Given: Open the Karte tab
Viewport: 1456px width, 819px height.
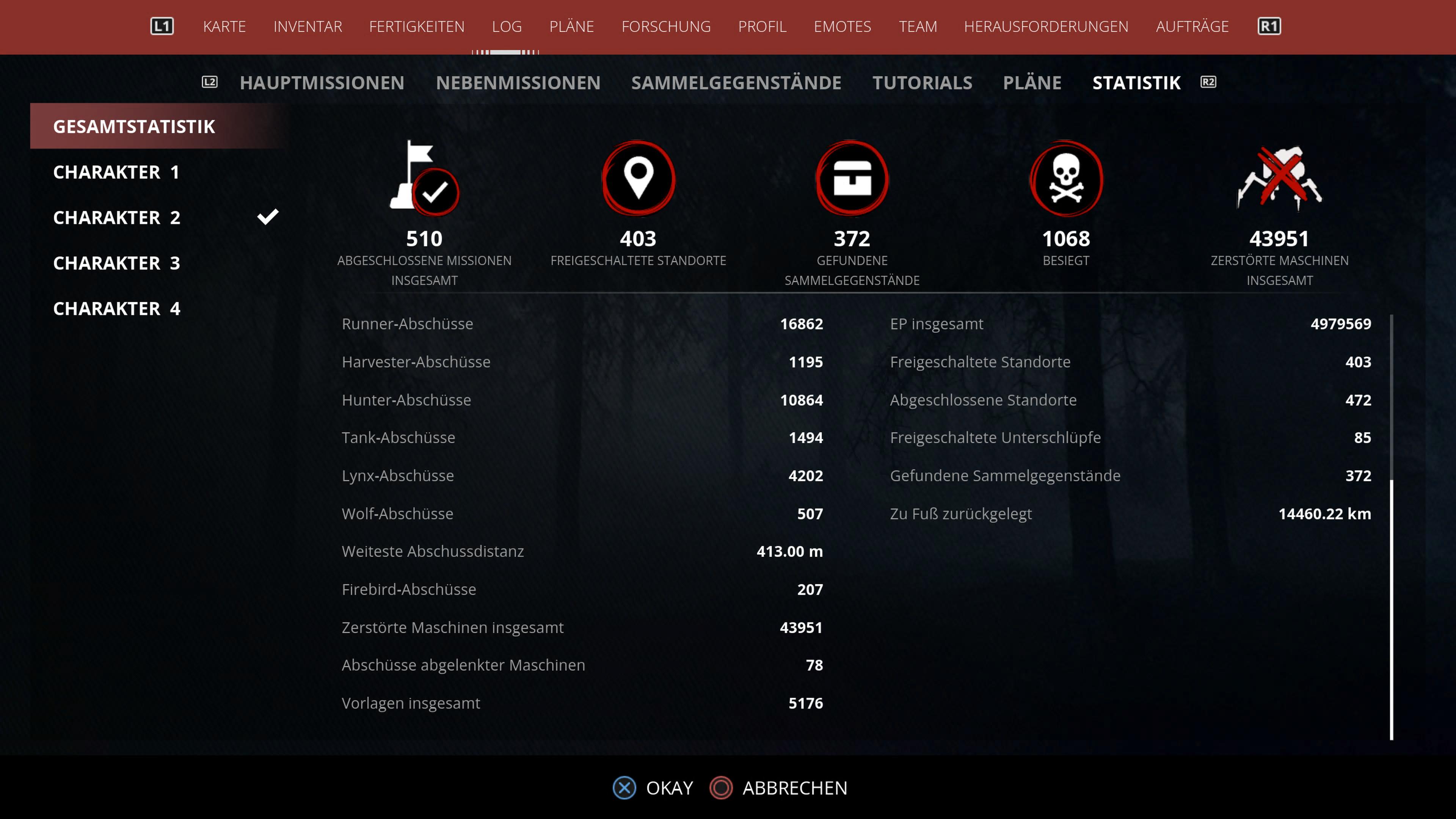Looking at the screenshot, I should (x=224, y=27).
